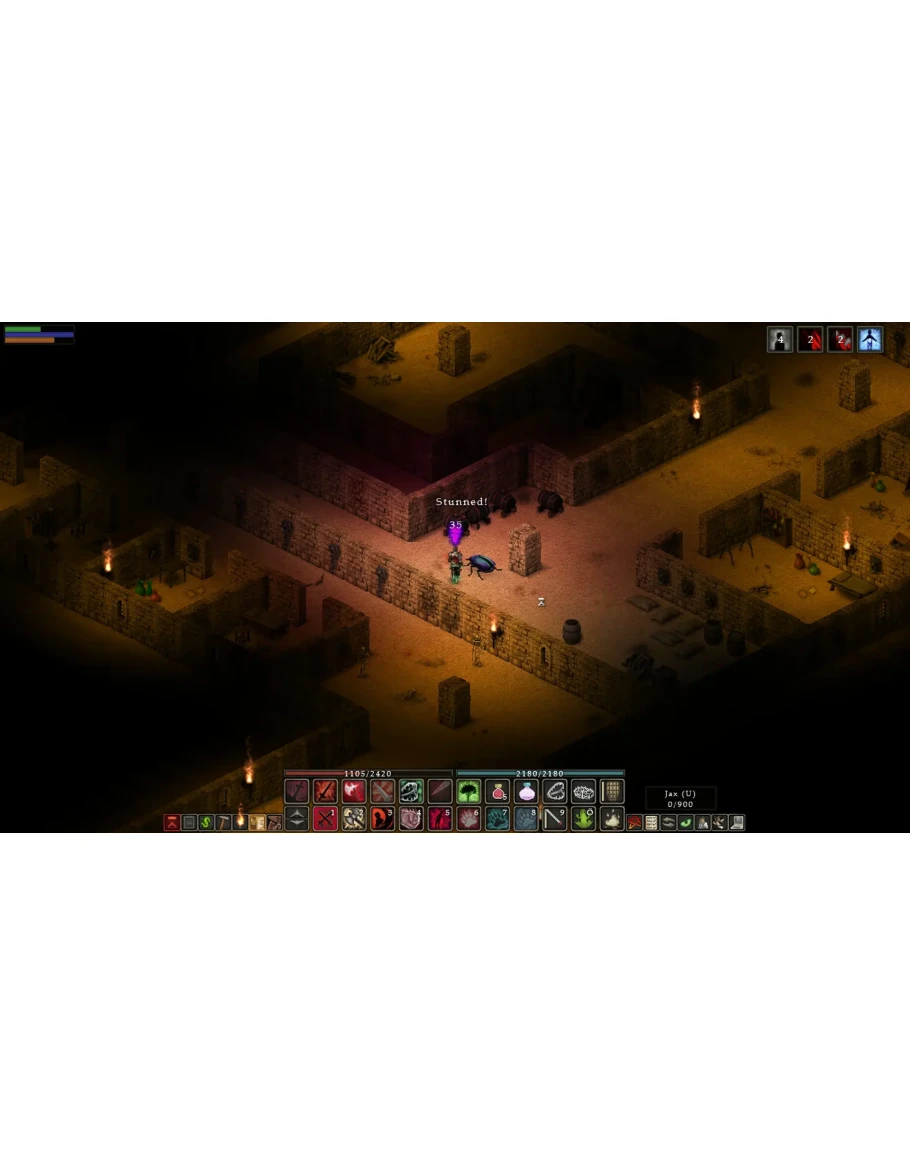Use the crossed swords skill numbered 1
Image resolution: width=910 pixels, height=1155 pixels.
pos(325,819)
